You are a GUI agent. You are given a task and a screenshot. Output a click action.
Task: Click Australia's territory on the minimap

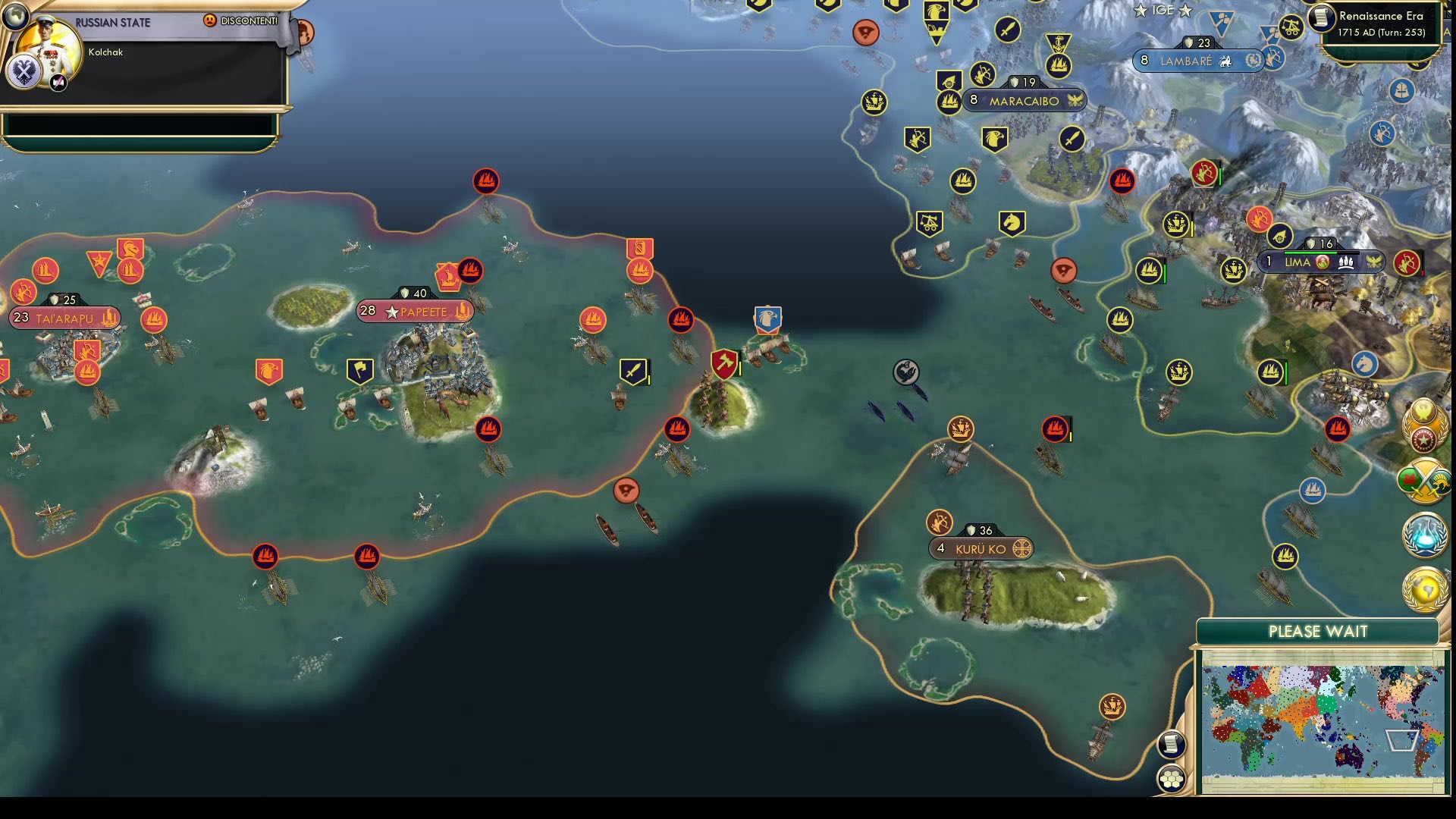1348,758
